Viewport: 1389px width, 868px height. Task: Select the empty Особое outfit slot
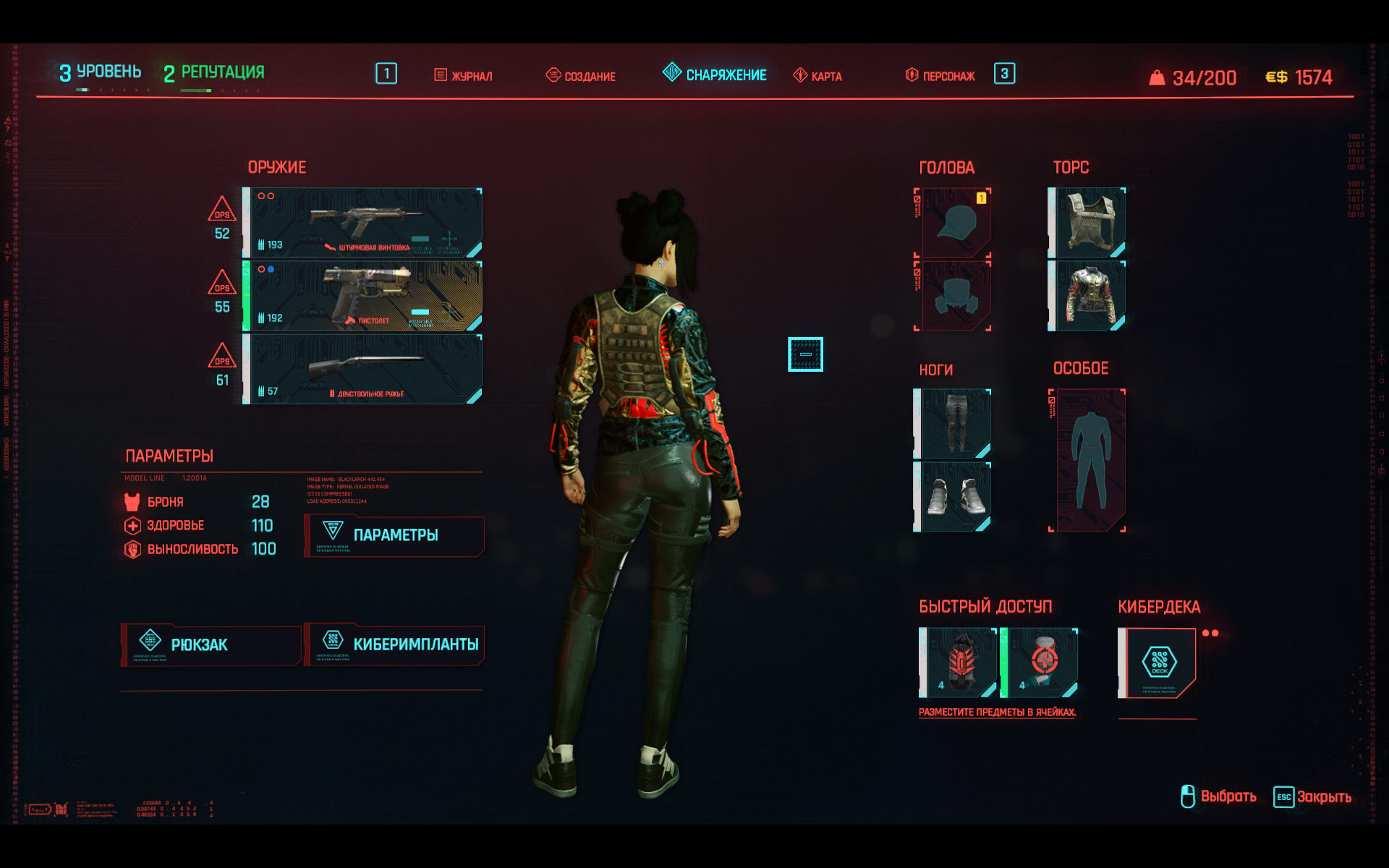[x=1089, y=461]
